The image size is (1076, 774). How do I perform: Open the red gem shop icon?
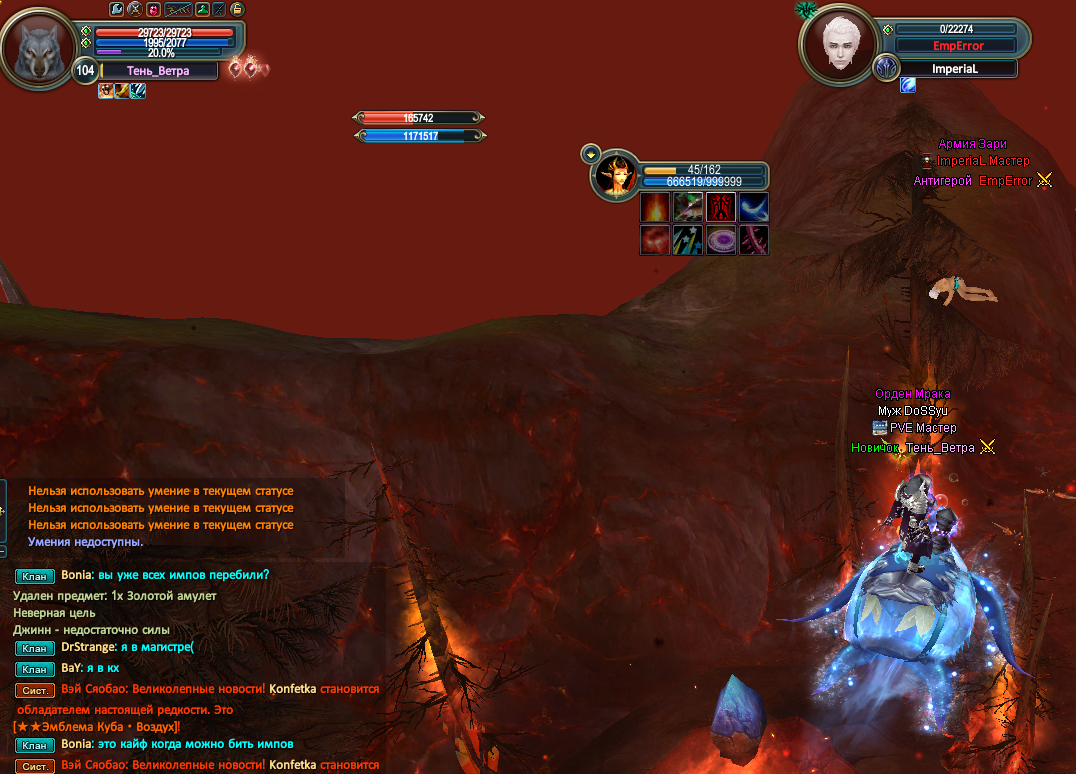[153, 9]
